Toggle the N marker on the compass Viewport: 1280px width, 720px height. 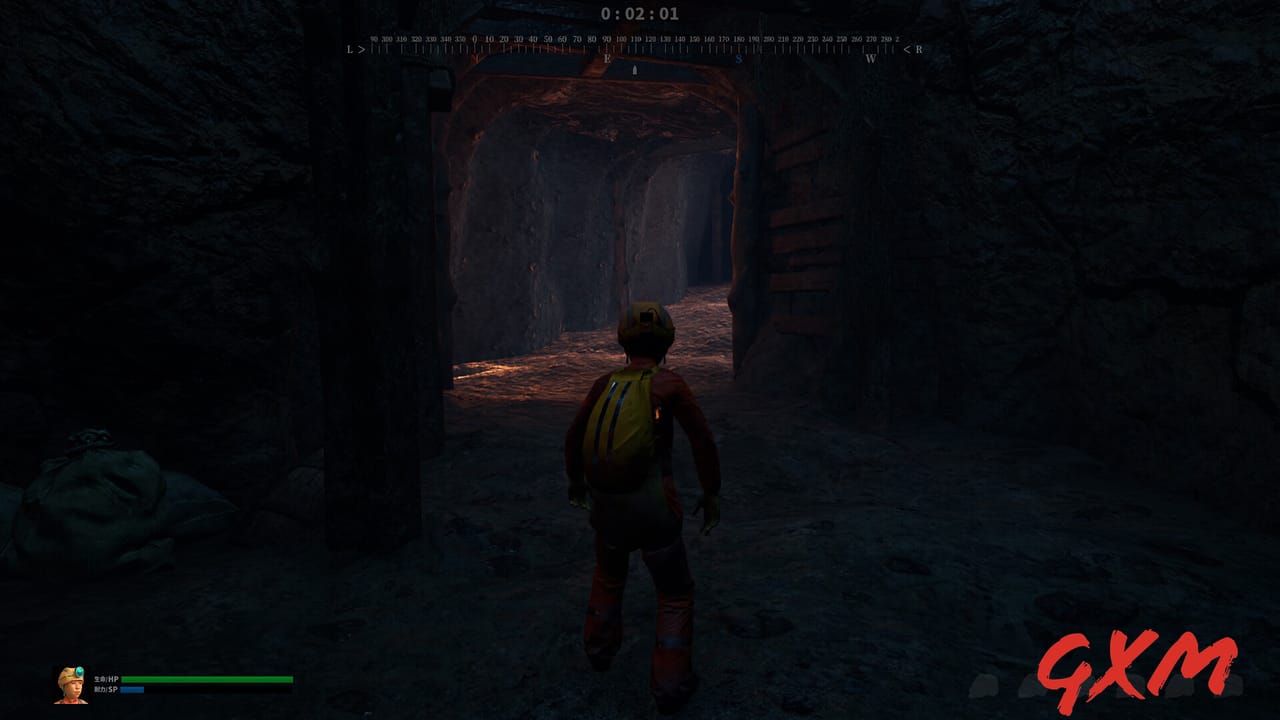[475, 58]
